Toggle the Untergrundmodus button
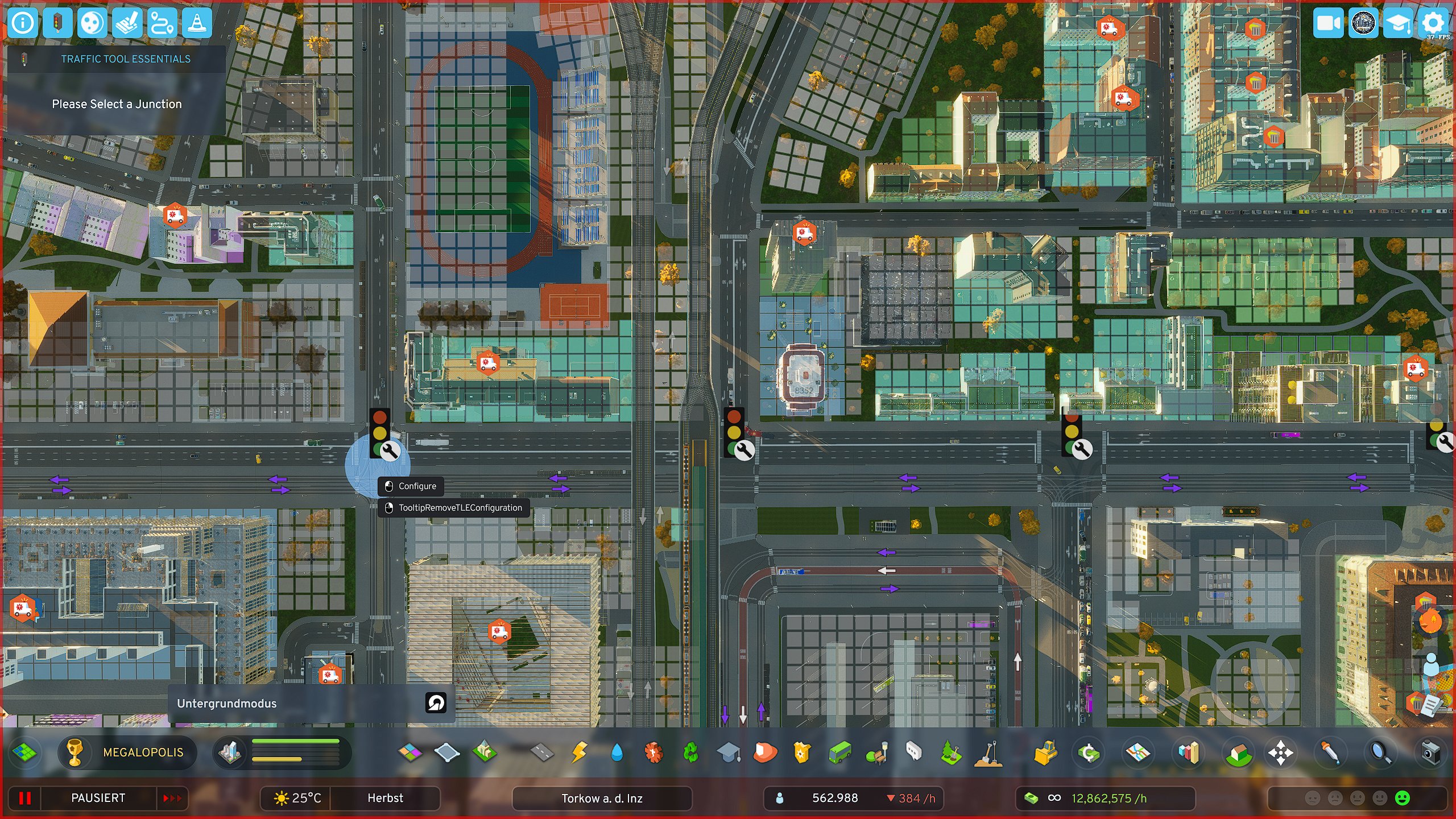 tap(436, 703)
